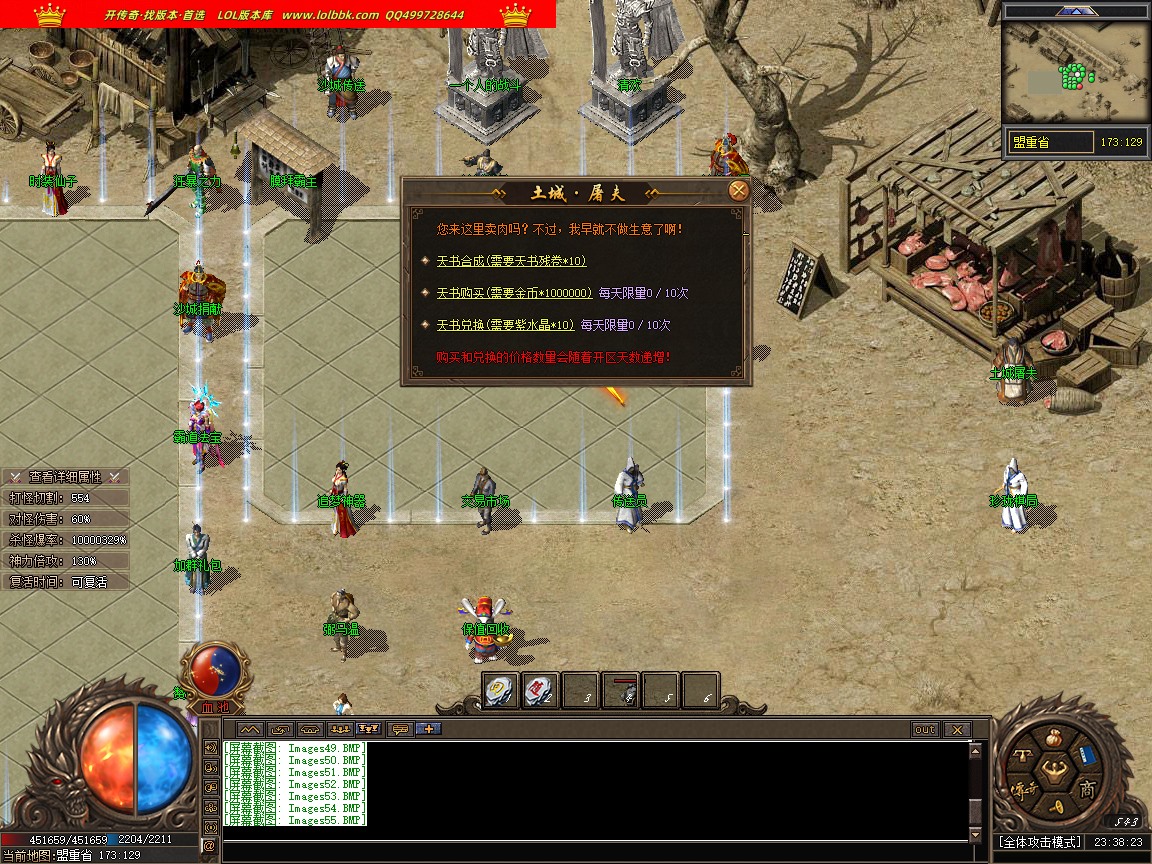Use the first hotbar stone item
Screen dimensions: 1152x864
[500, 690]
